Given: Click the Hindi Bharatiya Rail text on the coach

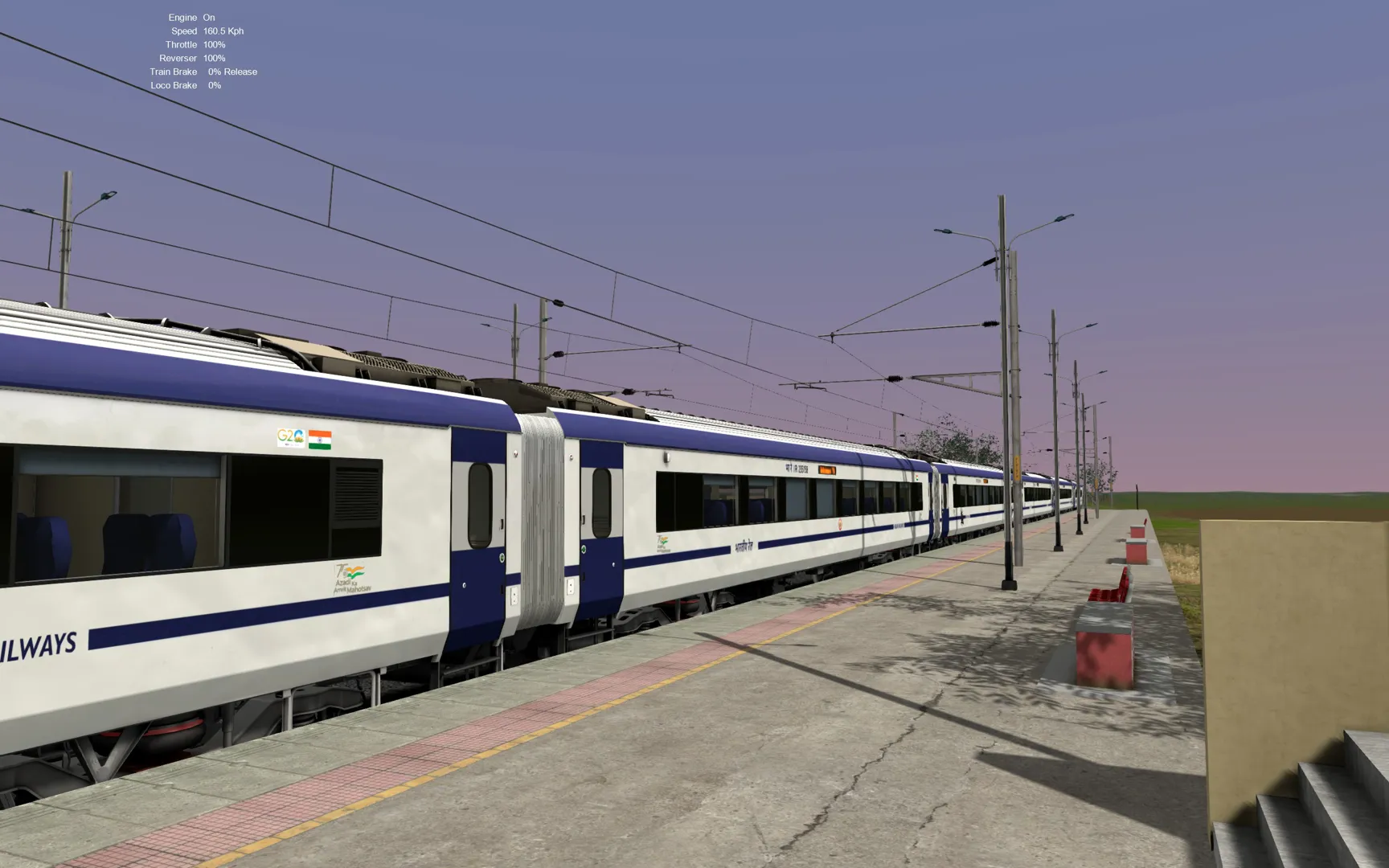Looking at the screenshot, I should [744, 546].
